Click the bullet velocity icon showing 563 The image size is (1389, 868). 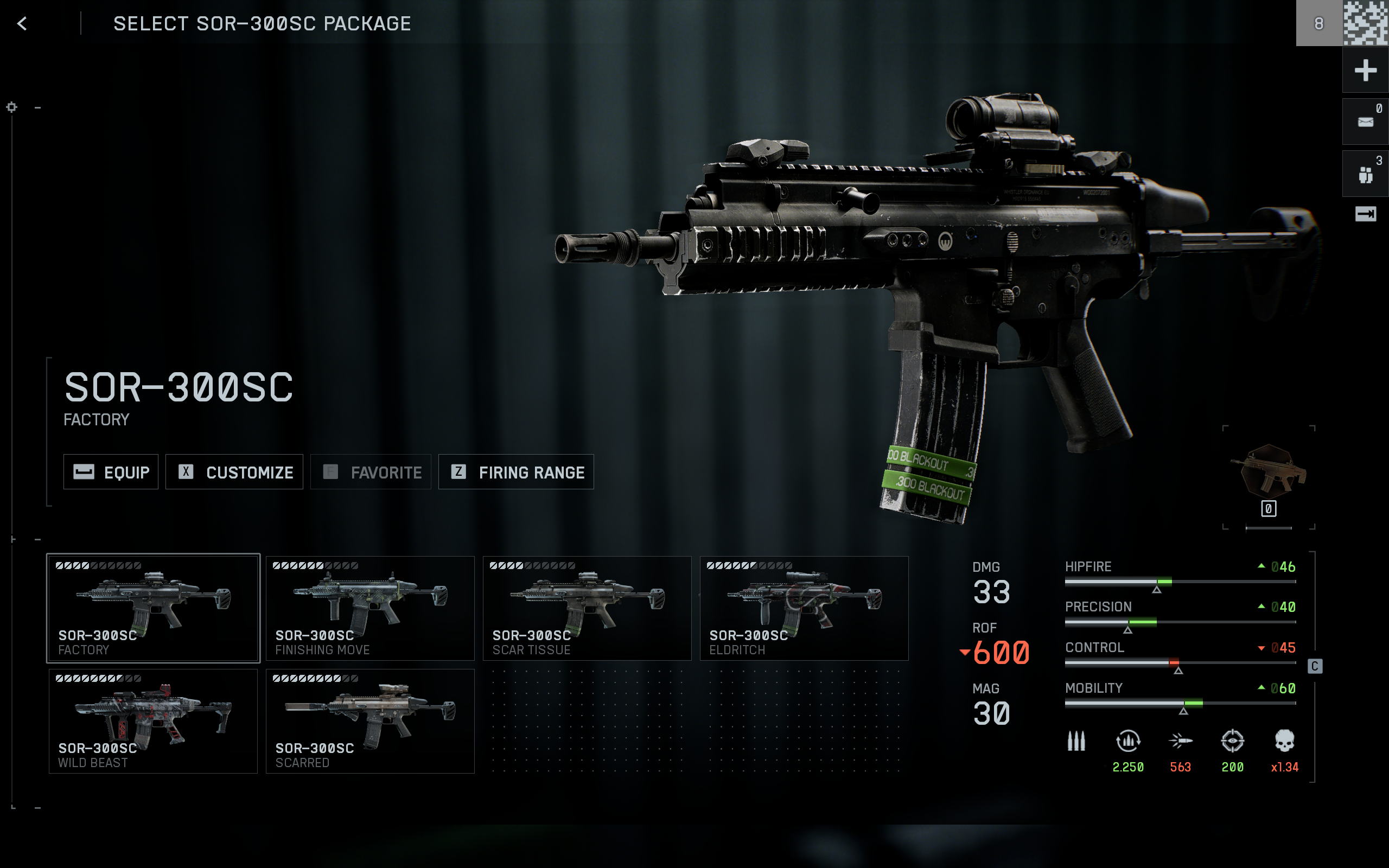coord(1180,741)
